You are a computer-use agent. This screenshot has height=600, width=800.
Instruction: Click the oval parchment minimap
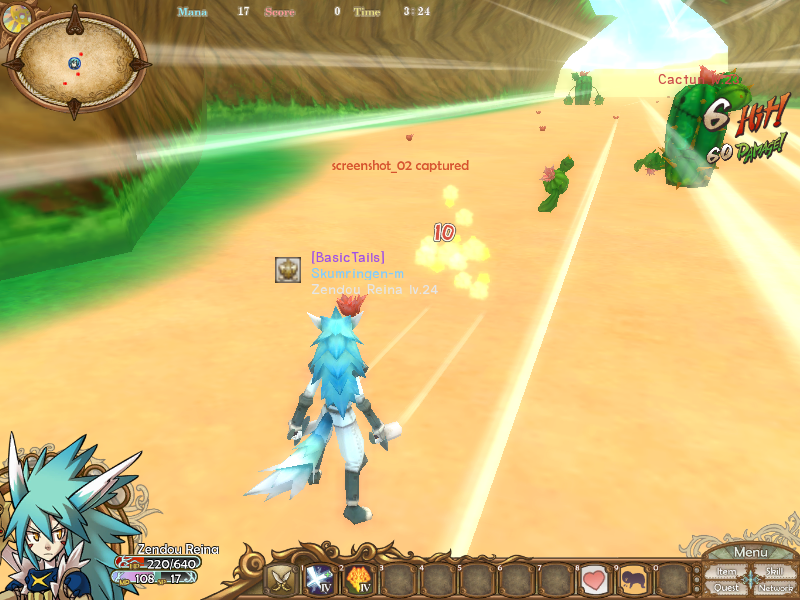76,63
